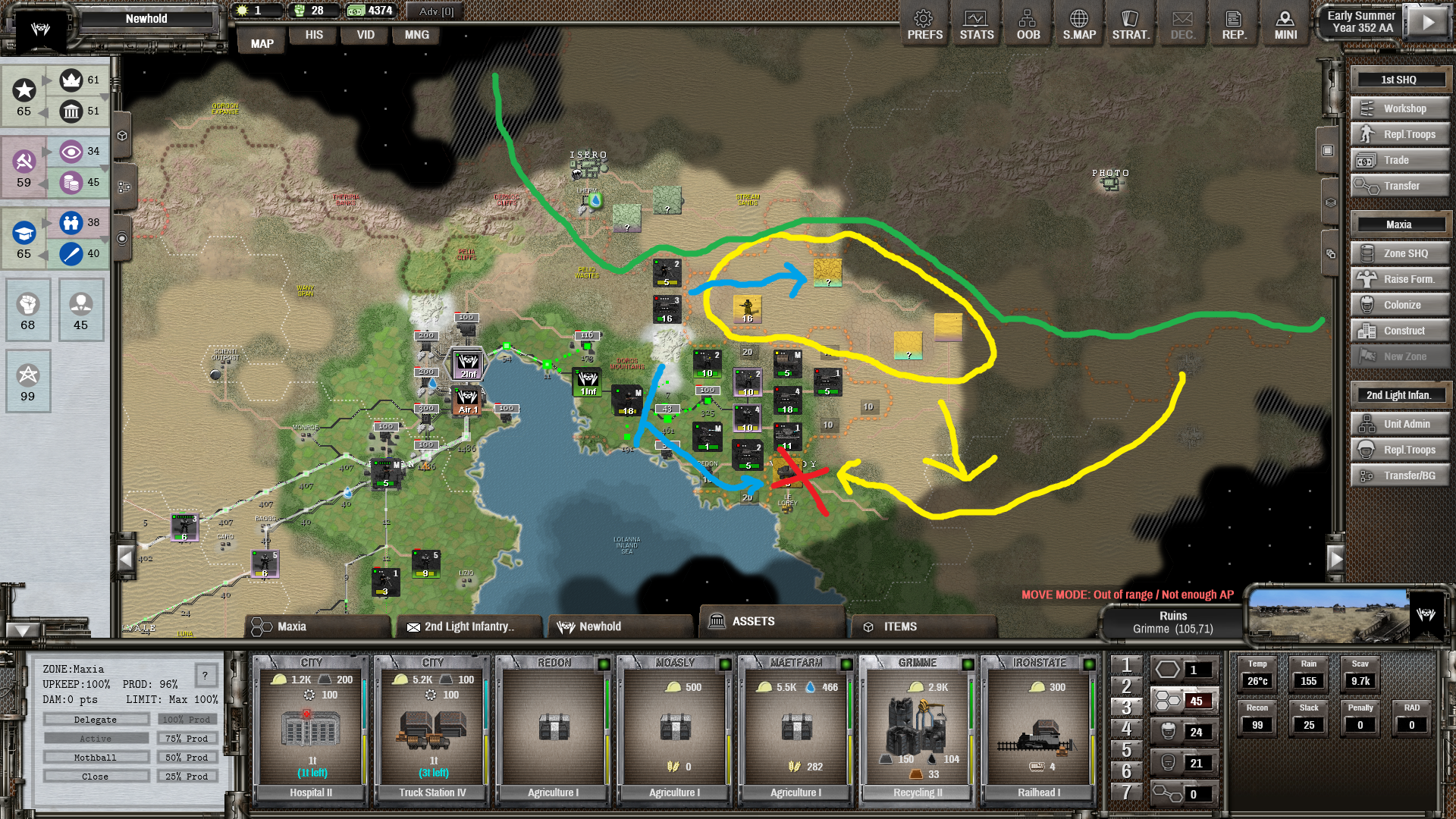Open the strategic map S.MAP
The image size is (1456, 819).
pos(1079,25)
